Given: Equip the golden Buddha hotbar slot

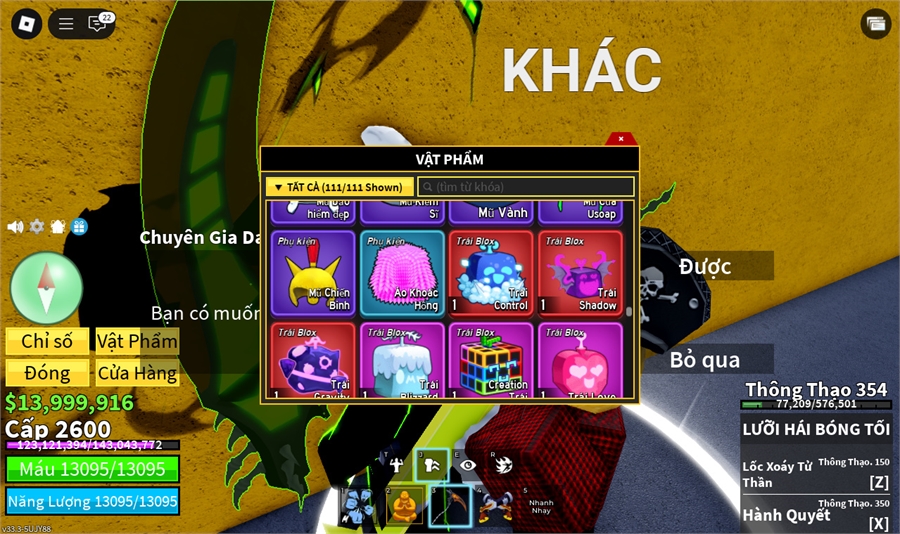Looking at the screenshot, I should point(404,507).
